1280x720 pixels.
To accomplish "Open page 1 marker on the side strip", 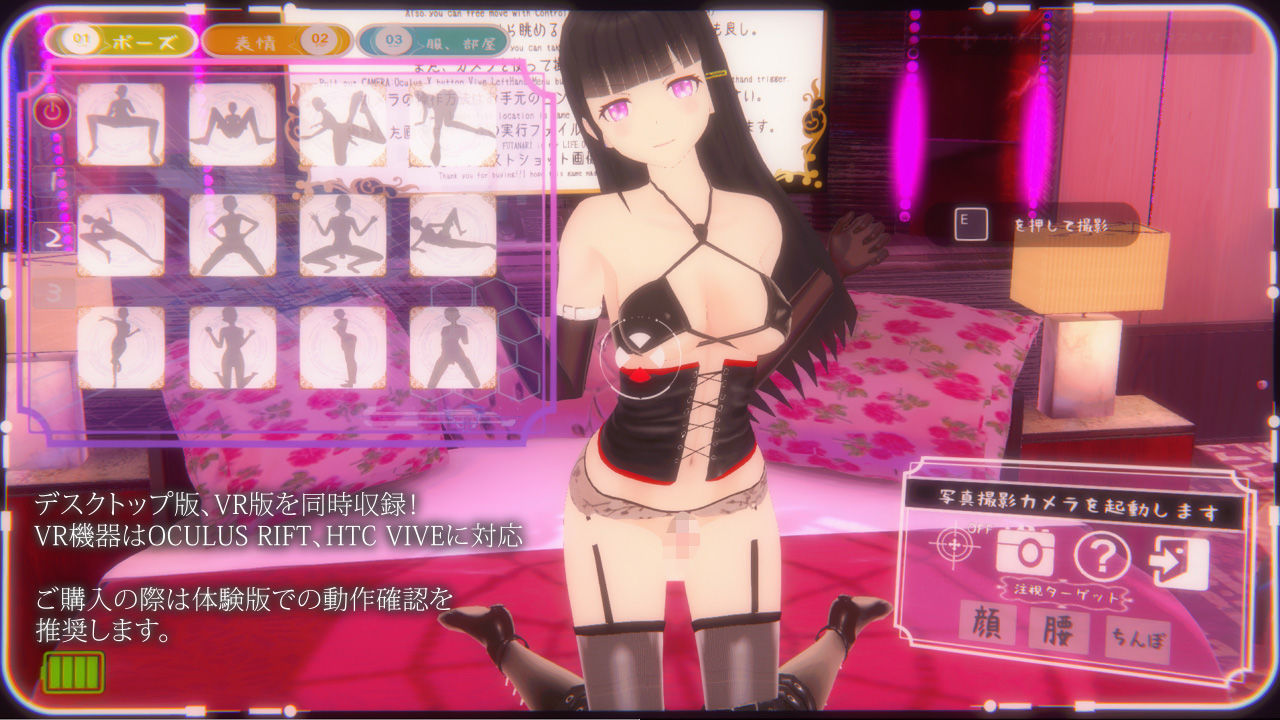I will click(53, 179).
